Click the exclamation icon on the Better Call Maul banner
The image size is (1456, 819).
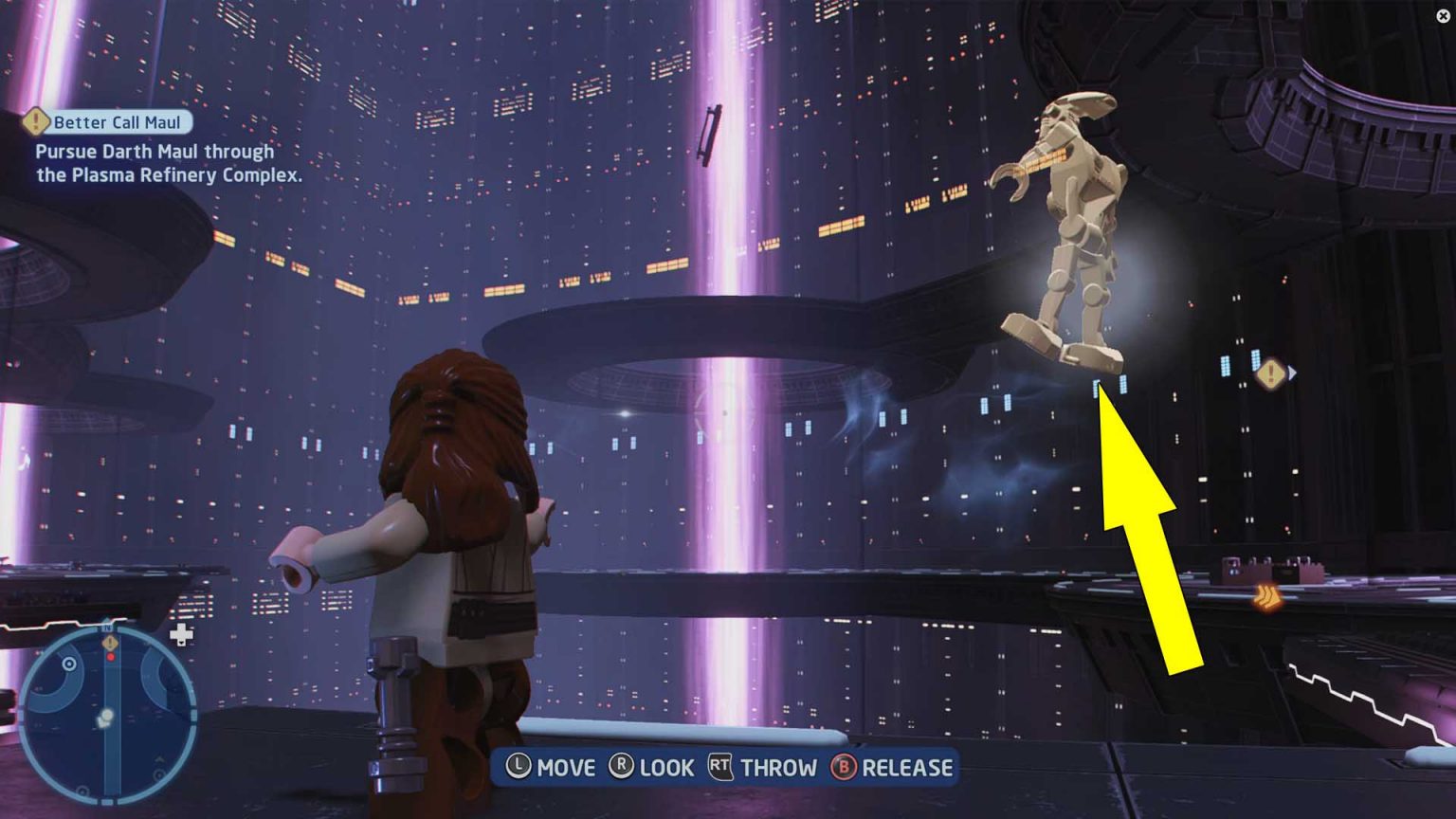point(35,120)
